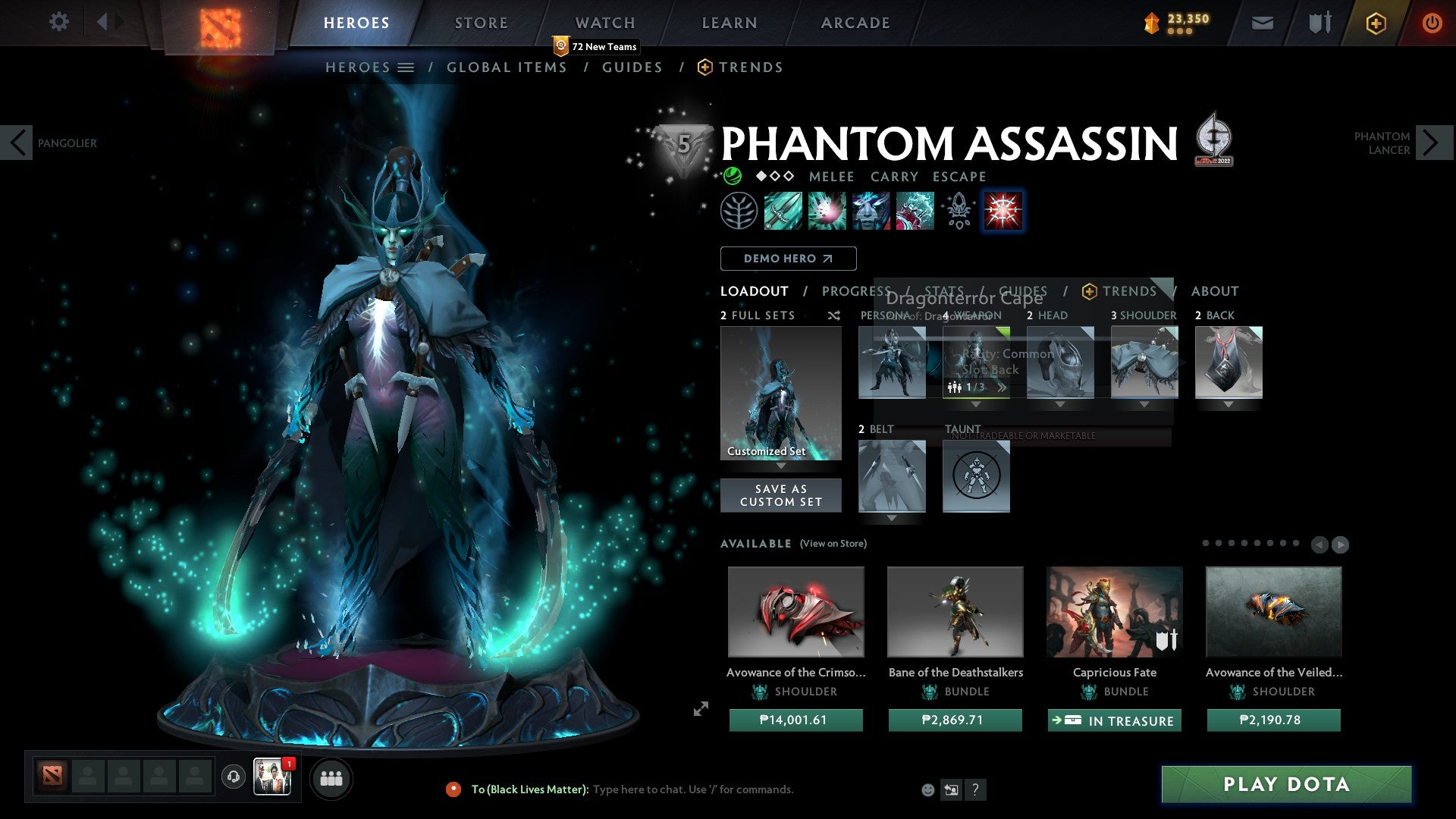This screenshot has height=819, width=1456.
Task: Go to the Watch section
Action: click(x=604, y=23)
